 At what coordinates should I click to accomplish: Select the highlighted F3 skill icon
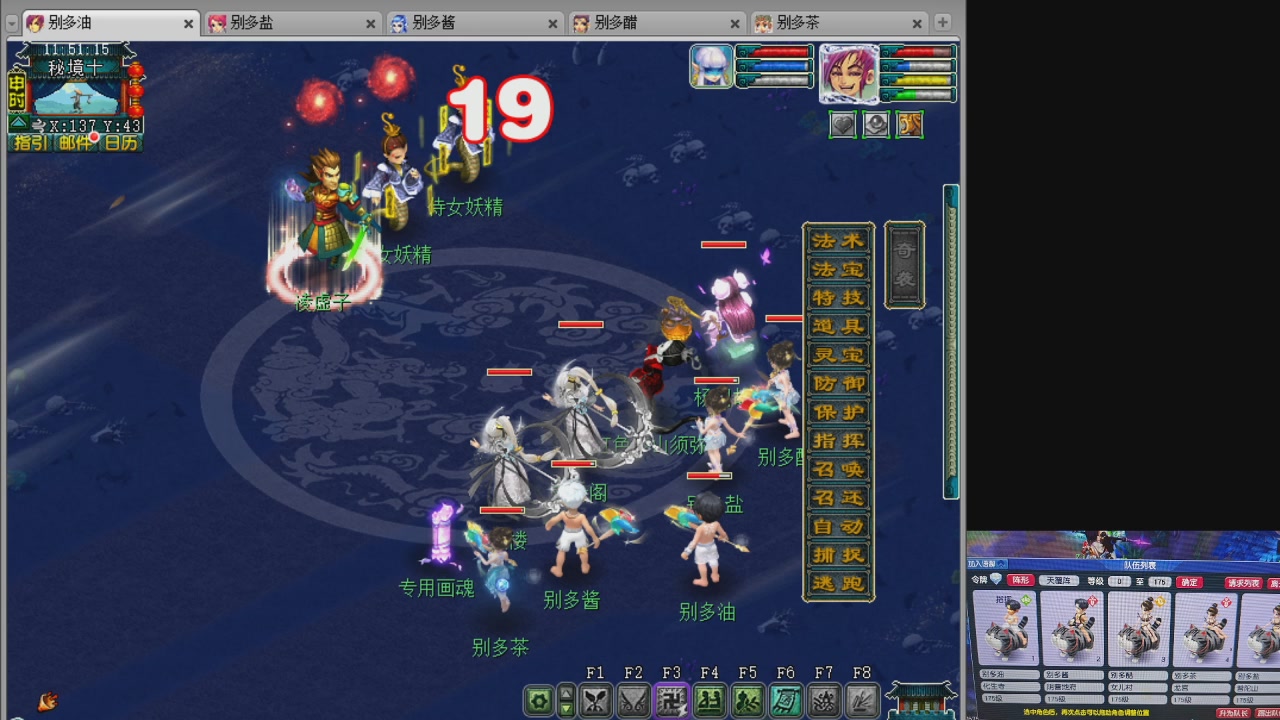671,700
